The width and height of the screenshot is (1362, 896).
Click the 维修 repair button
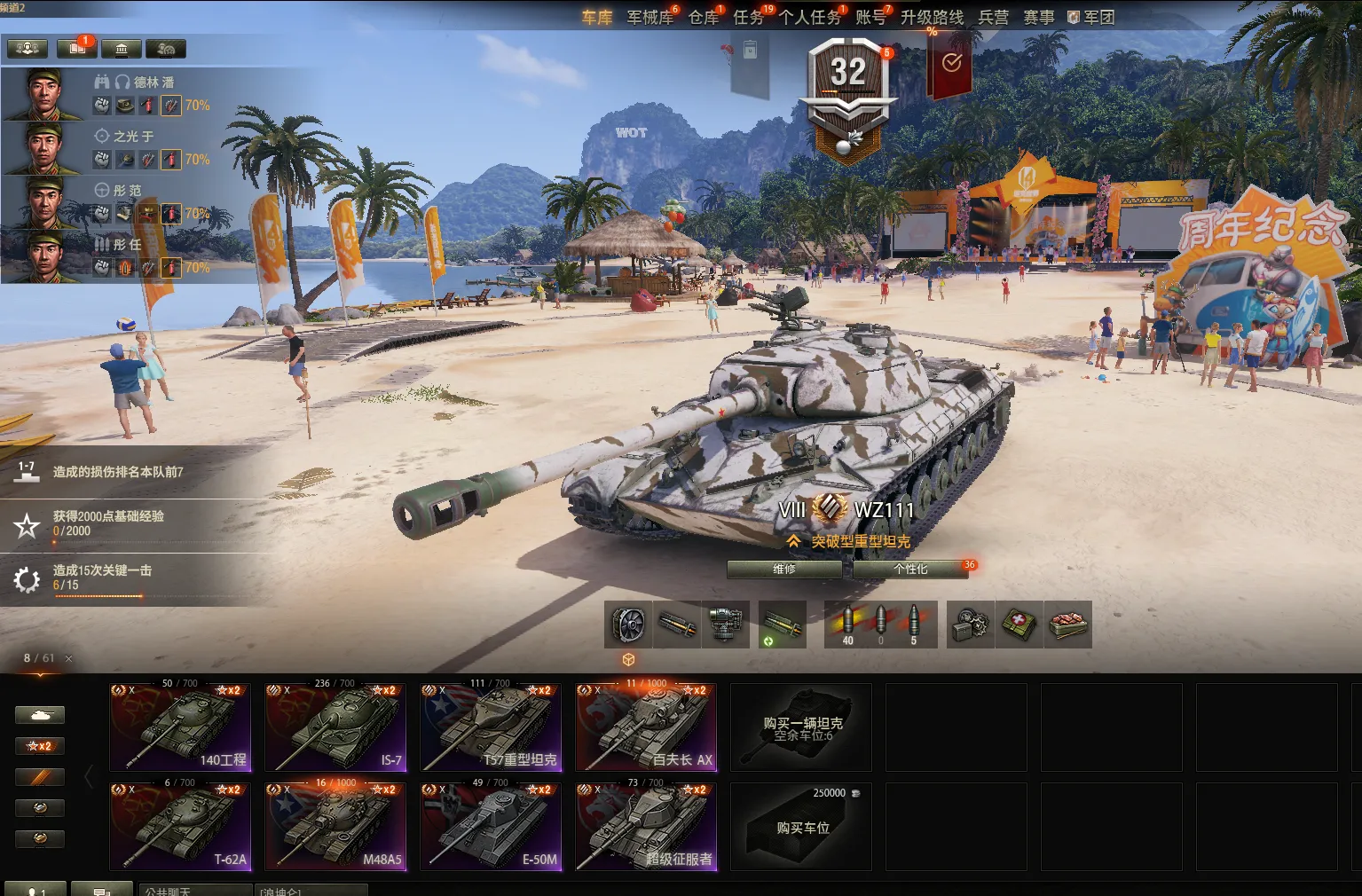pos(783,570)
